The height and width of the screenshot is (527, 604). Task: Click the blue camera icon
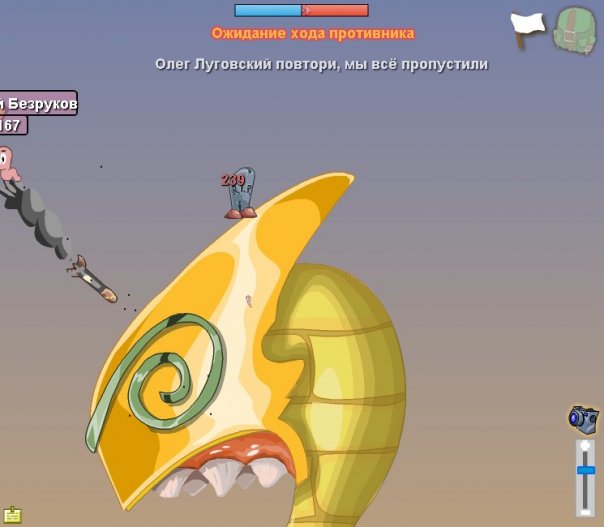tap(583, 417)
